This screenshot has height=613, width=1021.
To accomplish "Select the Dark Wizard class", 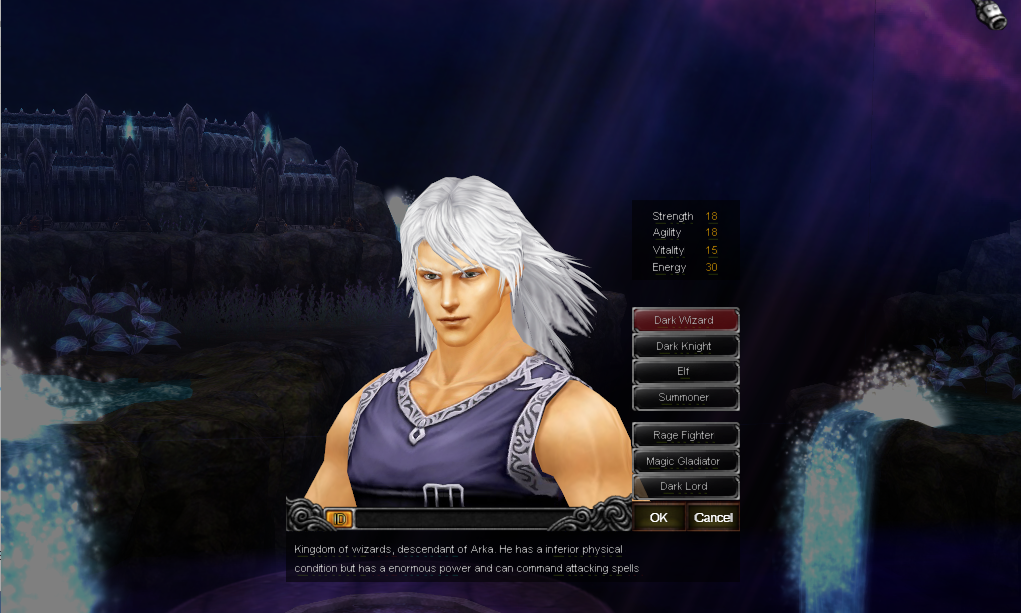I will pos(685,321).
